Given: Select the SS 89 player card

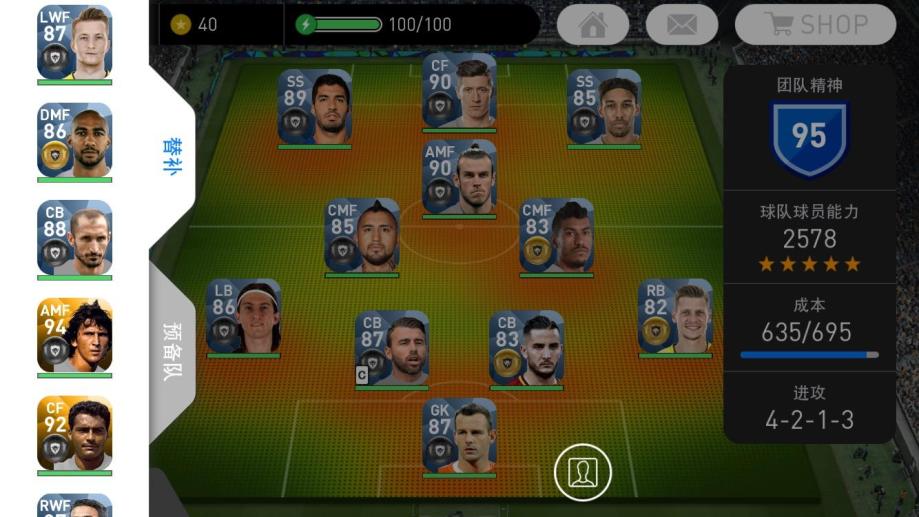Looking at the screenshot, I should pos(315,107).
